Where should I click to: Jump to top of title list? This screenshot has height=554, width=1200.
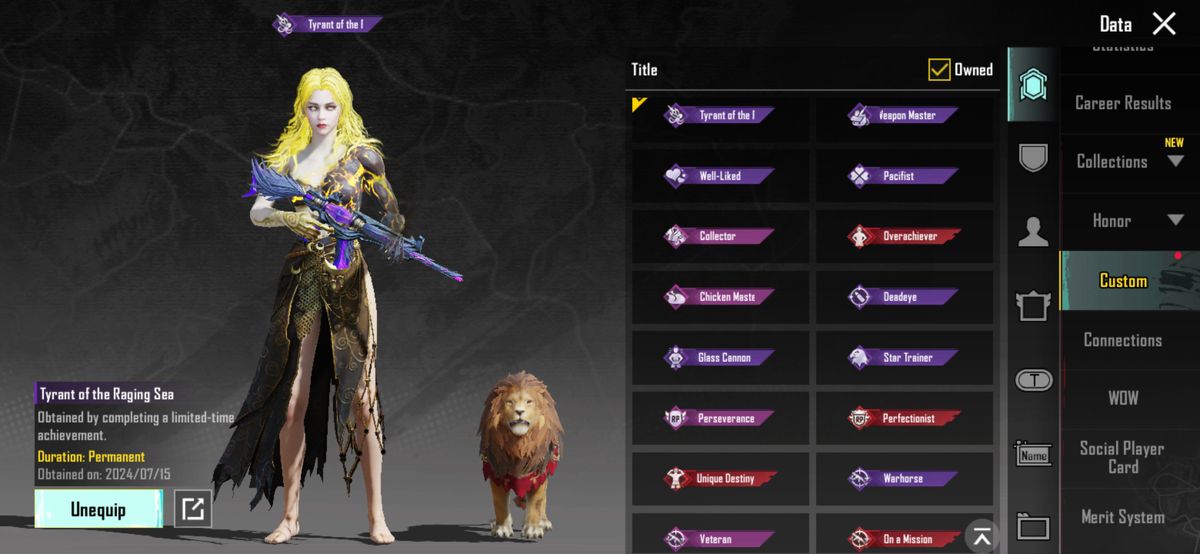pos(982,535)
